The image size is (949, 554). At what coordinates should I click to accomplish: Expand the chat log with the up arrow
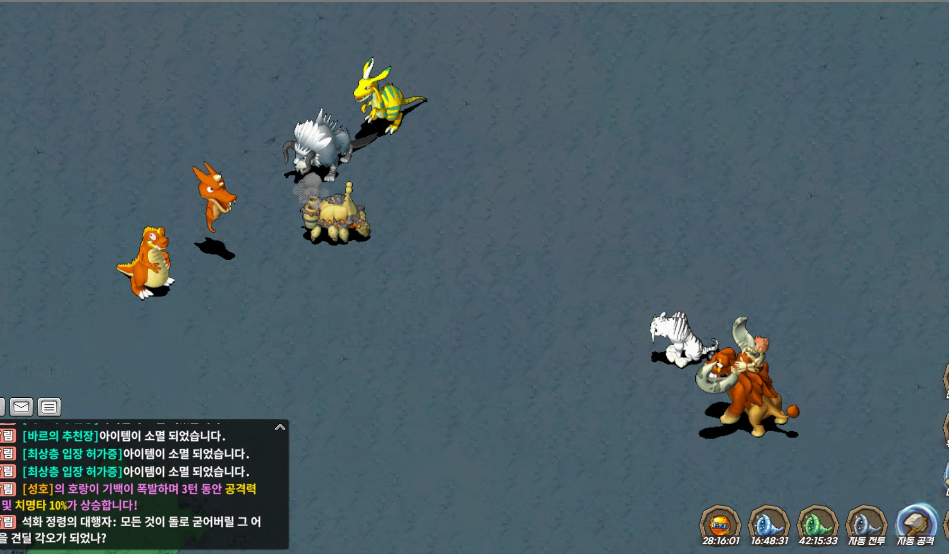[x=280, y=428]
